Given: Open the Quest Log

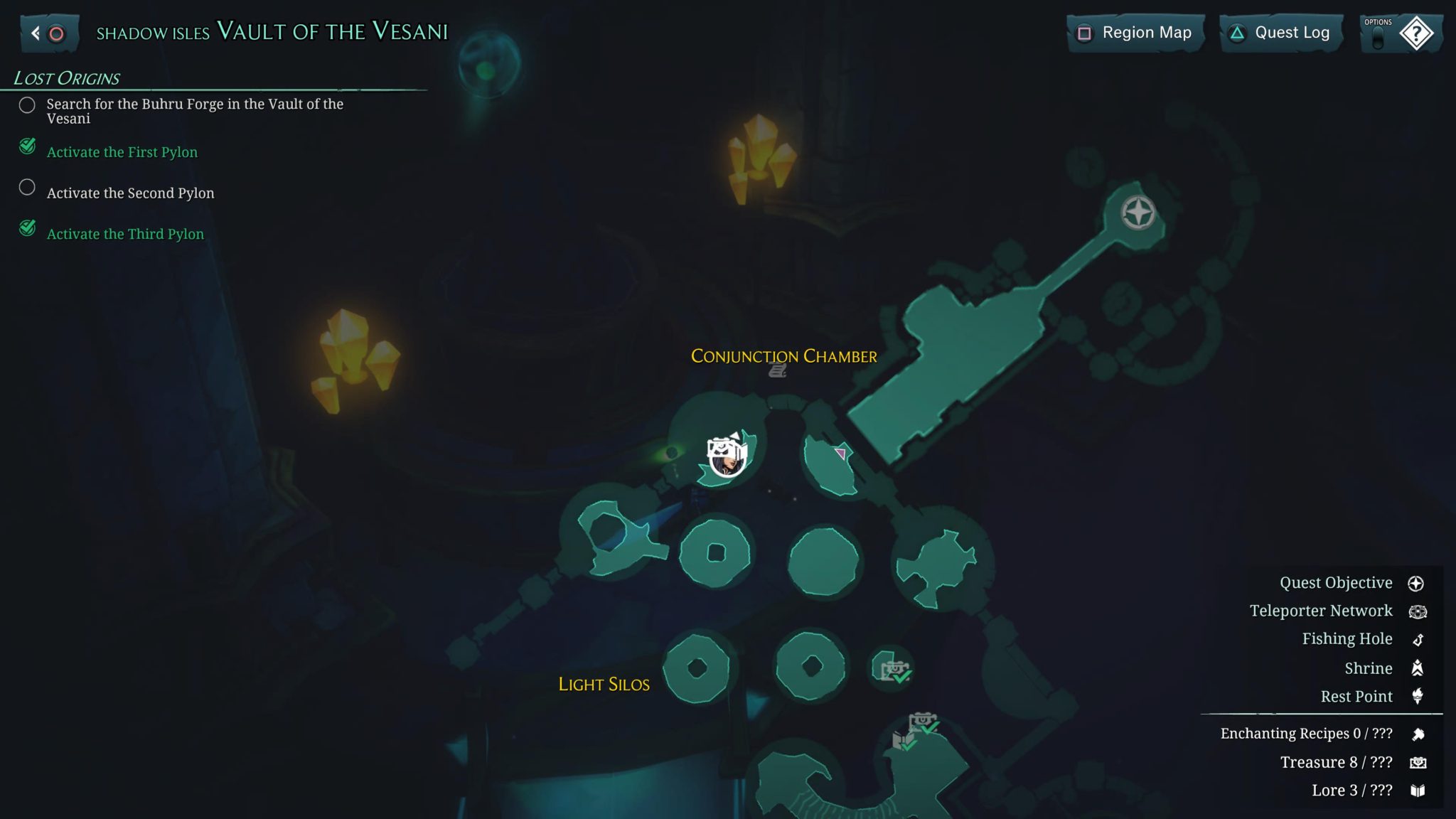Looking at the screenshot, I should pos(1281,33).
